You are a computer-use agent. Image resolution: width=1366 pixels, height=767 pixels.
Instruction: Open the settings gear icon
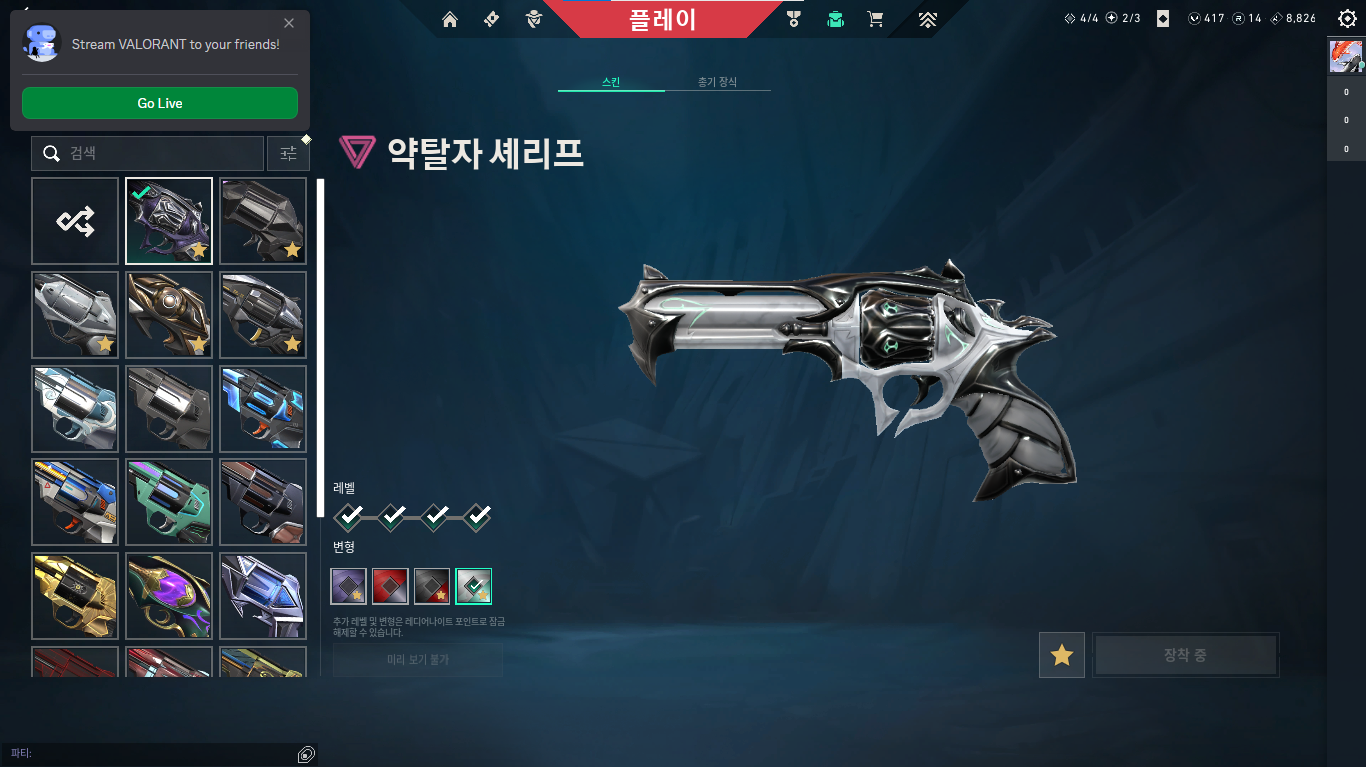[1347, 19]
